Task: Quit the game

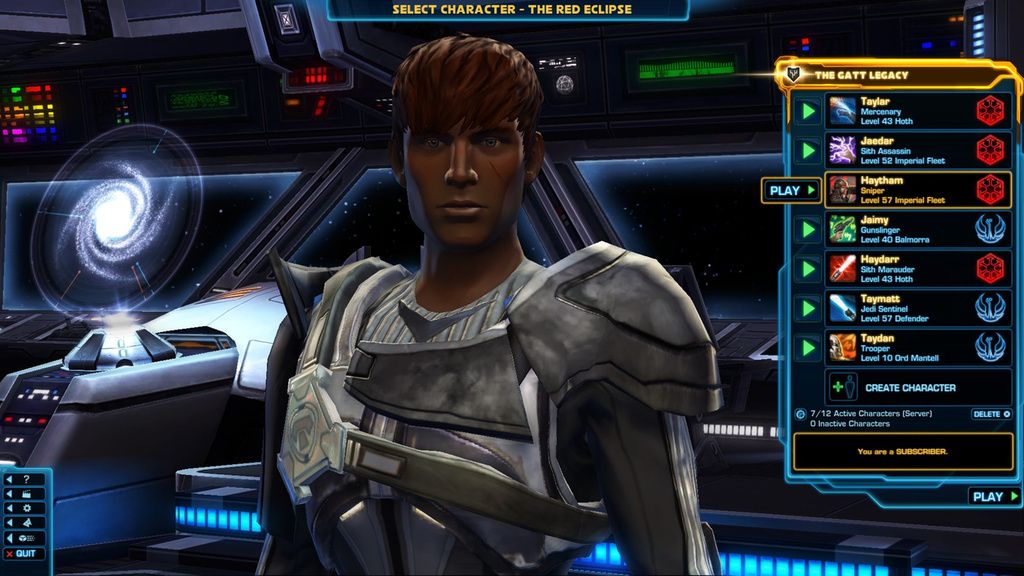Action: click(24, 554)
